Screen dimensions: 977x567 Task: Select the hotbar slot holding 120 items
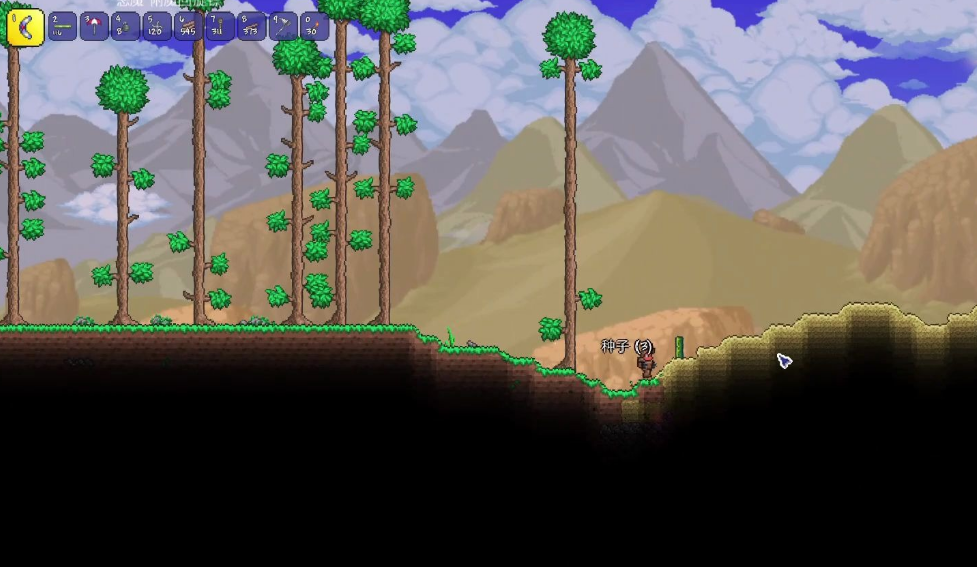[x=157, y=26]
